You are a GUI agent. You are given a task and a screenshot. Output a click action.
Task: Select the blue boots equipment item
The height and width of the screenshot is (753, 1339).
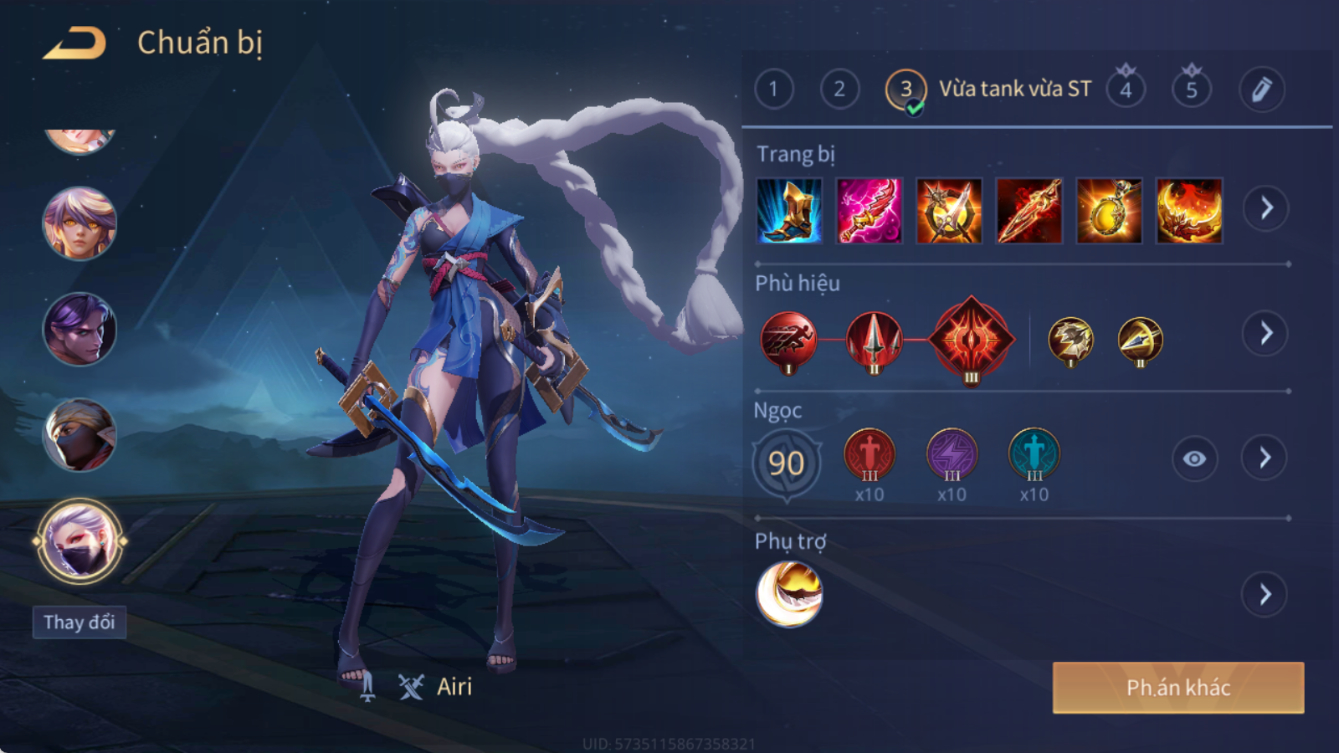point(789,211)
